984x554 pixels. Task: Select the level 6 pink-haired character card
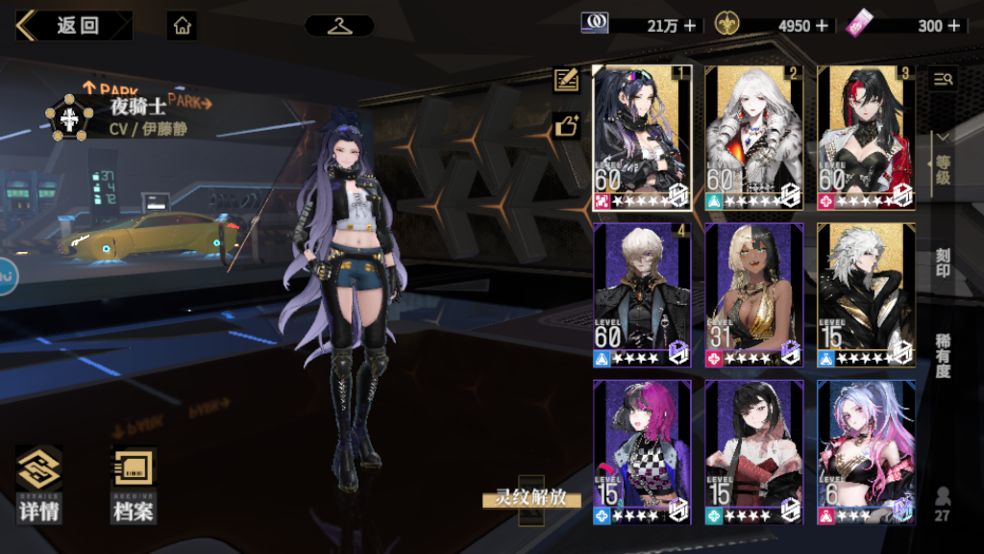pyautogui.click(x=866, y=452)
